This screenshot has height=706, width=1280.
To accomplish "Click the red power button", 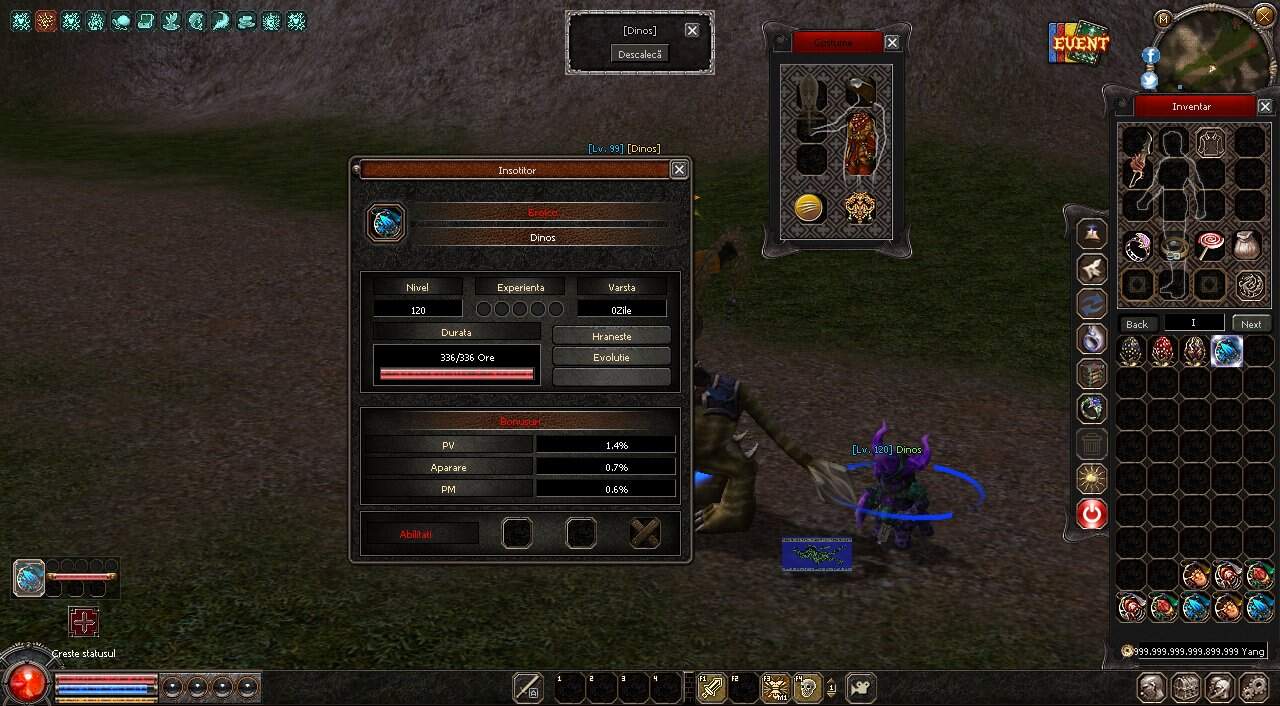I will point(1092,514).
